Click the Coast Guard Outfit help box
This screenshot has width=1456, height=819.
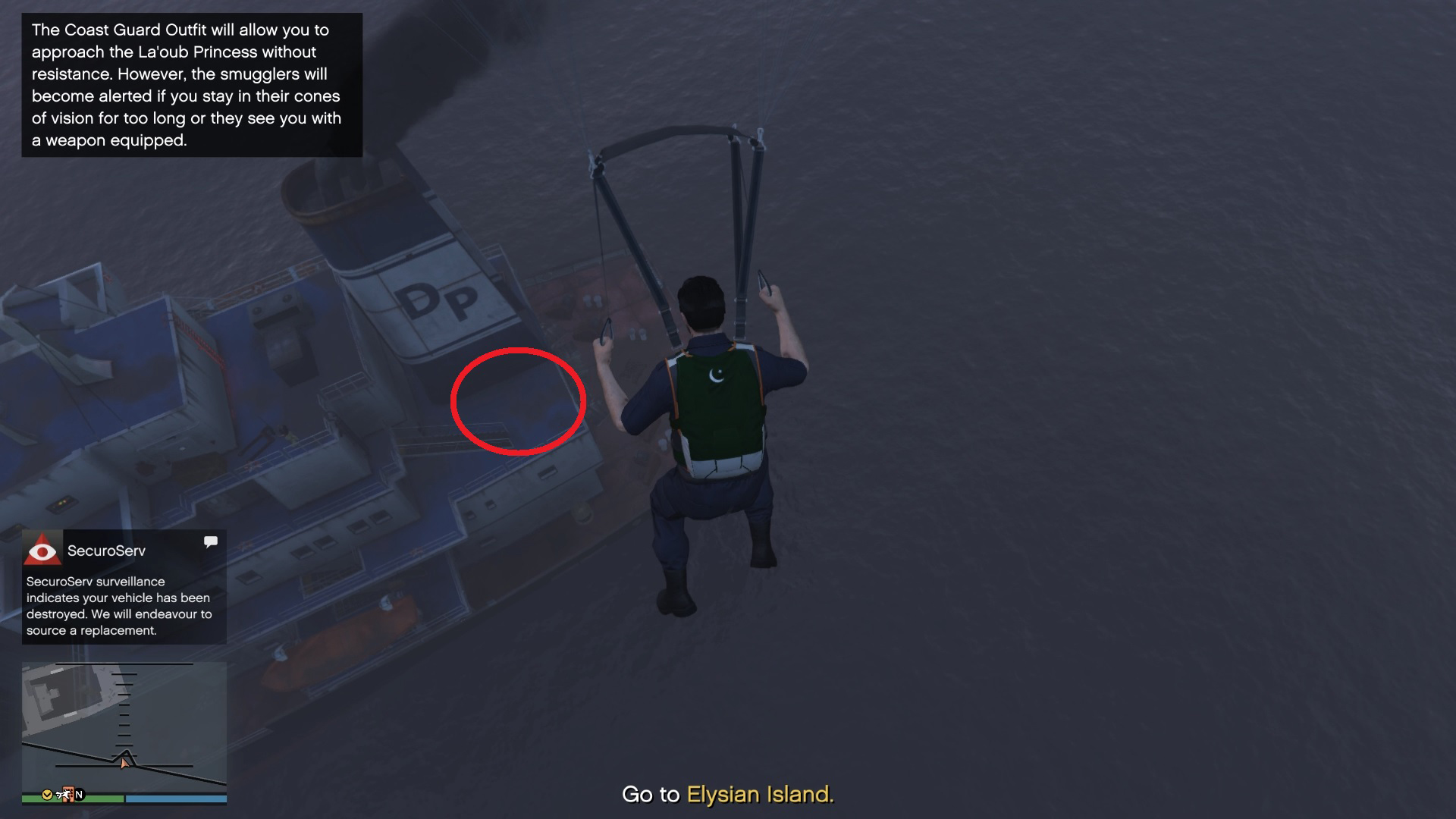point(192,85)
